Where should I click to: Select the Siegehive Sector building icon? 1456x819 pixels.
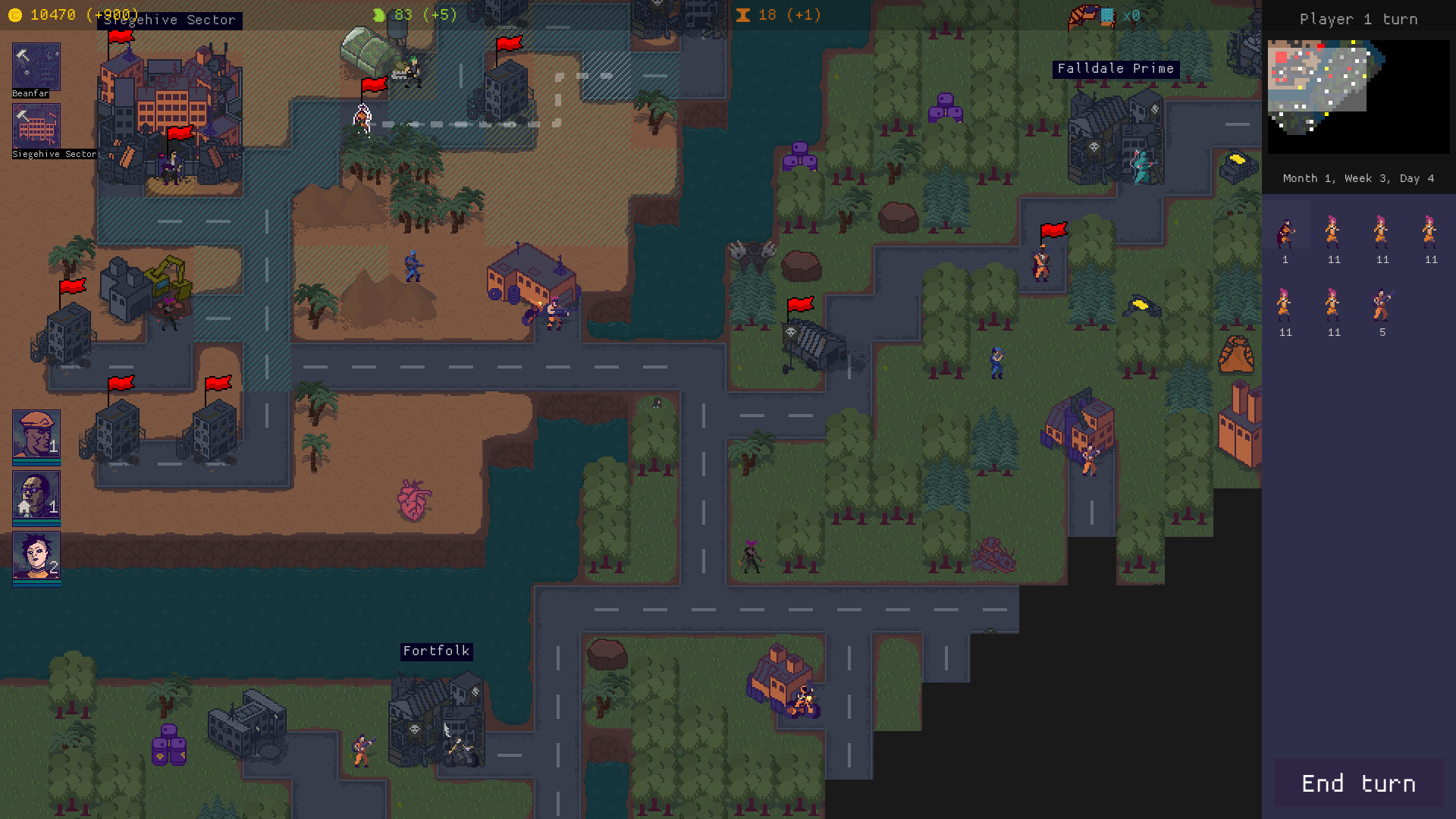coord(35,127)
